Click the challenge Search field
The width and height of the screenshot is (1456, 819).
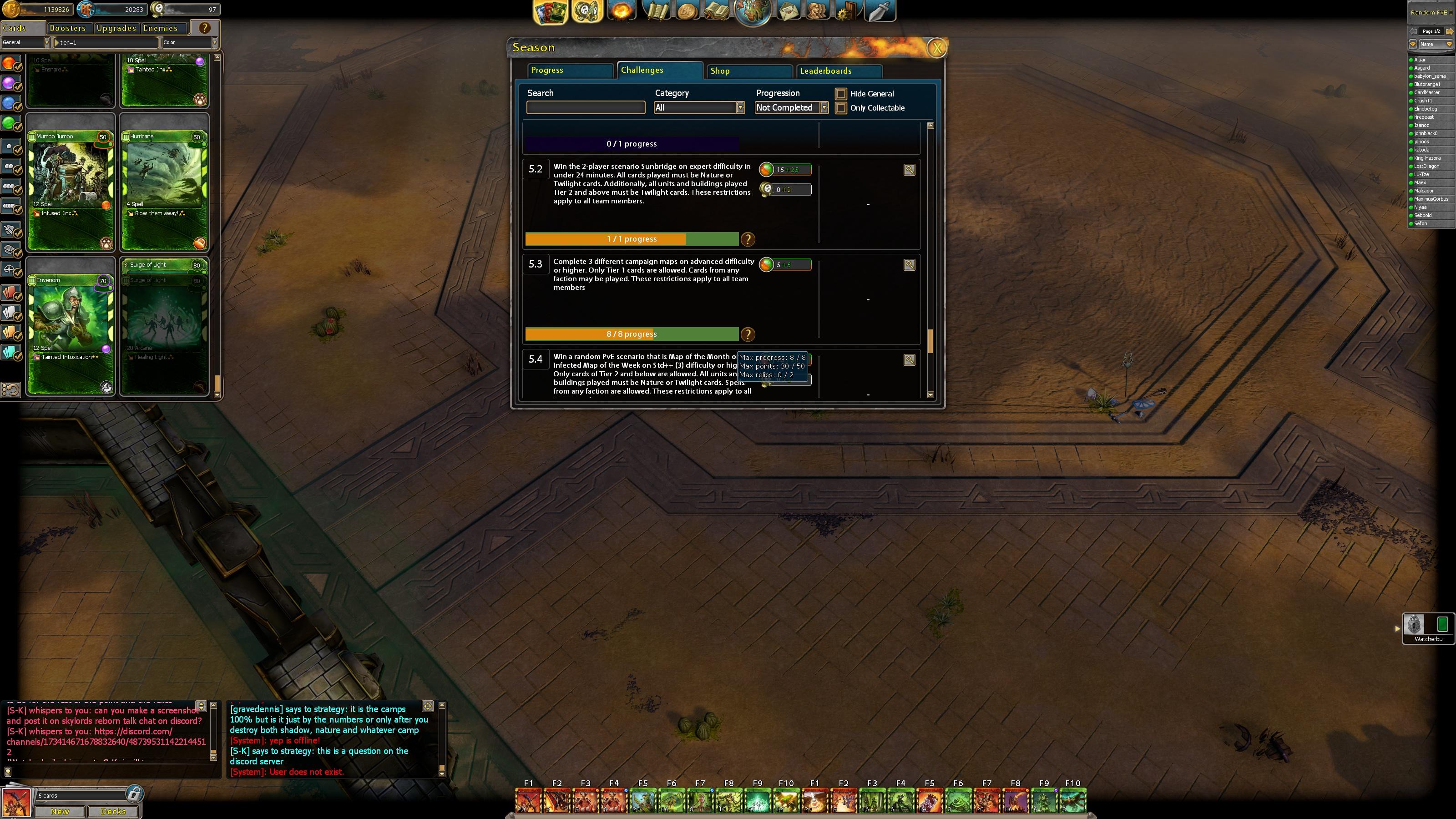click(x=586, y=107)
